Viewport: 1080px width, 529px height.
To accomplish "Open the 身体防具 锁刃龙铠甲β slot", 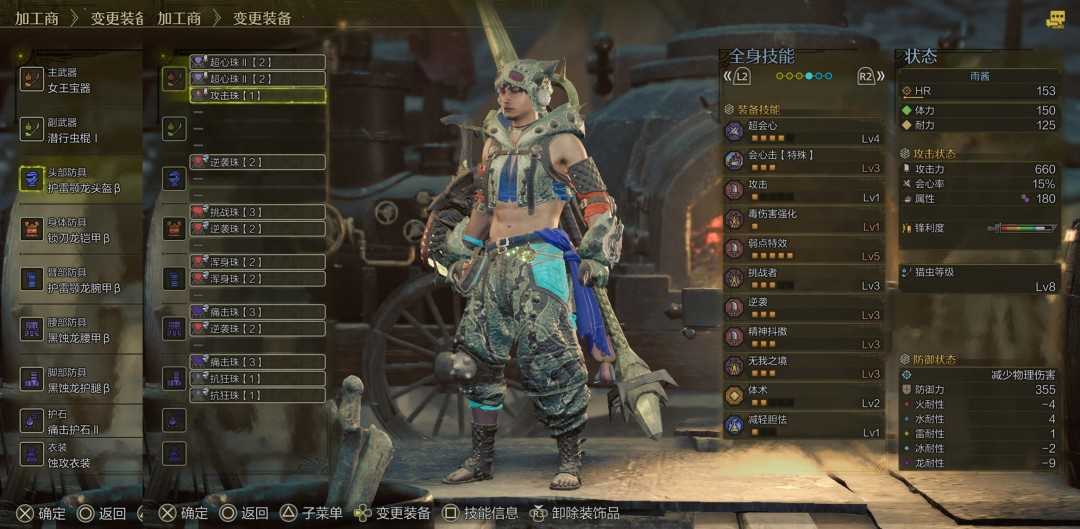I will point(80,230).
